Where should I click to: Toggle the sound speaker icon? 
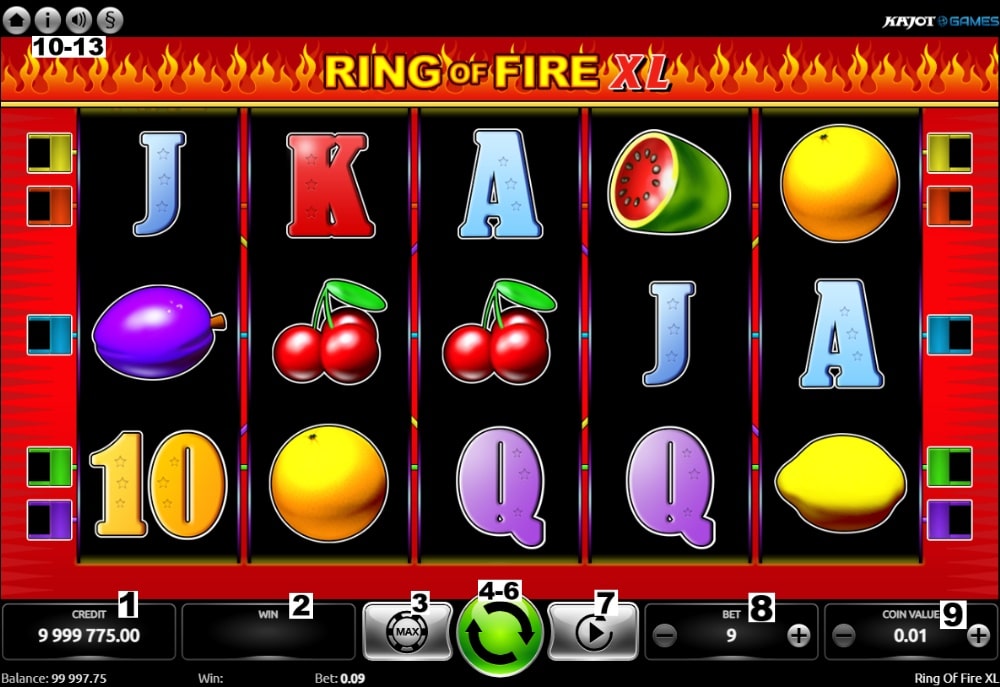[78, 18]
